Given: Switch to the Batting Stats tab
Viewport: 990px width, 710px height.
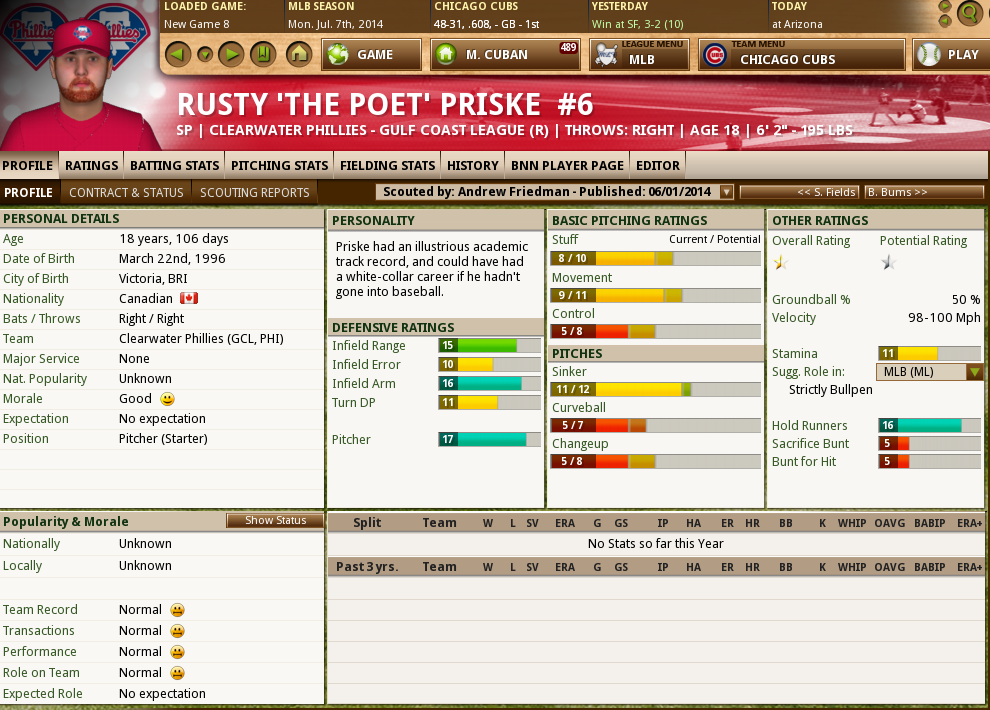Looking at the screenshot, I should pos(174,165).
